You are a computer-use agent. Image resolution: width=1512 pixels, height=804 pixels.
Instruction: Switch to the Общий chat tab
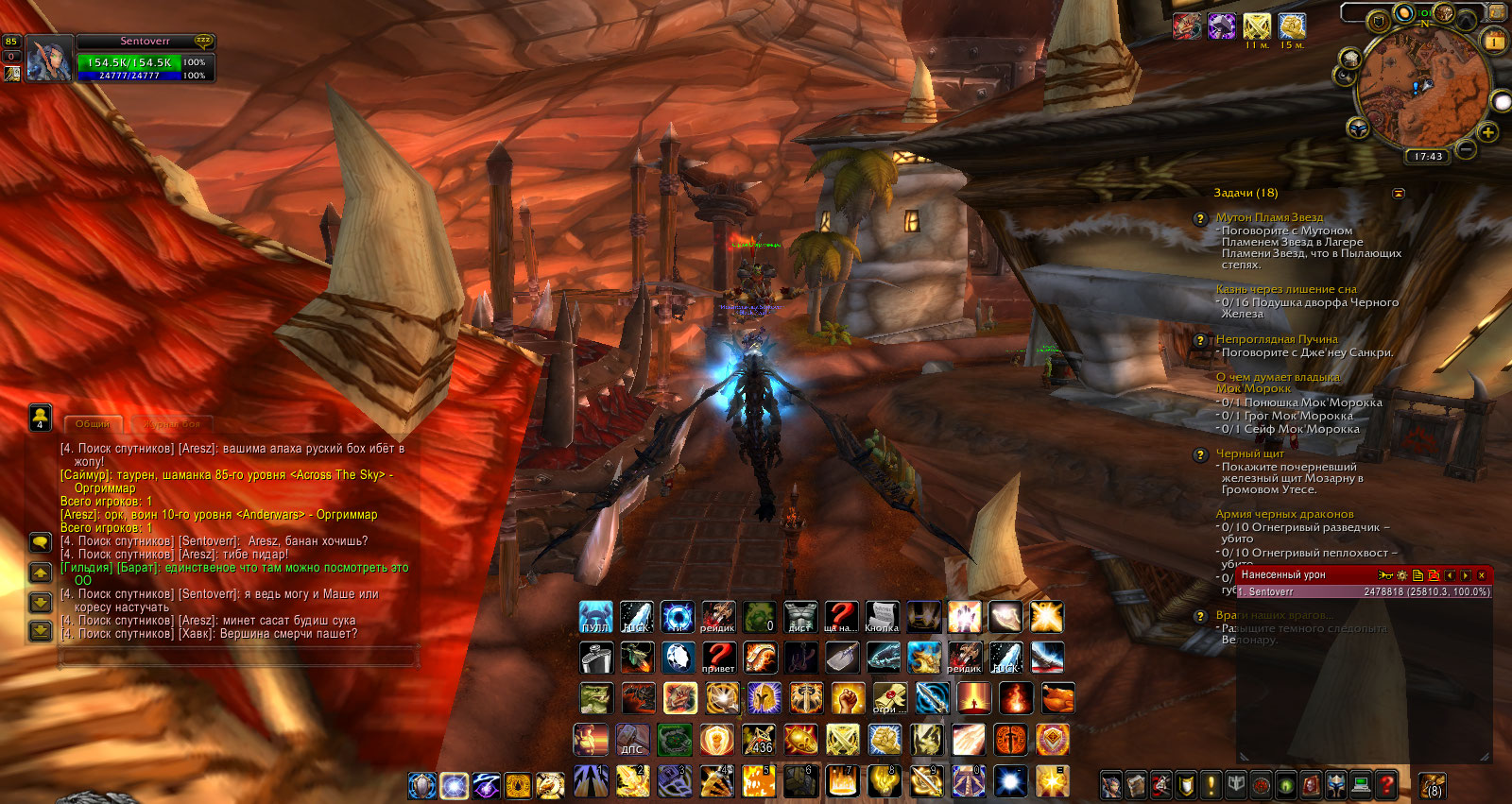pyautogui.click(x=93, y=424)
